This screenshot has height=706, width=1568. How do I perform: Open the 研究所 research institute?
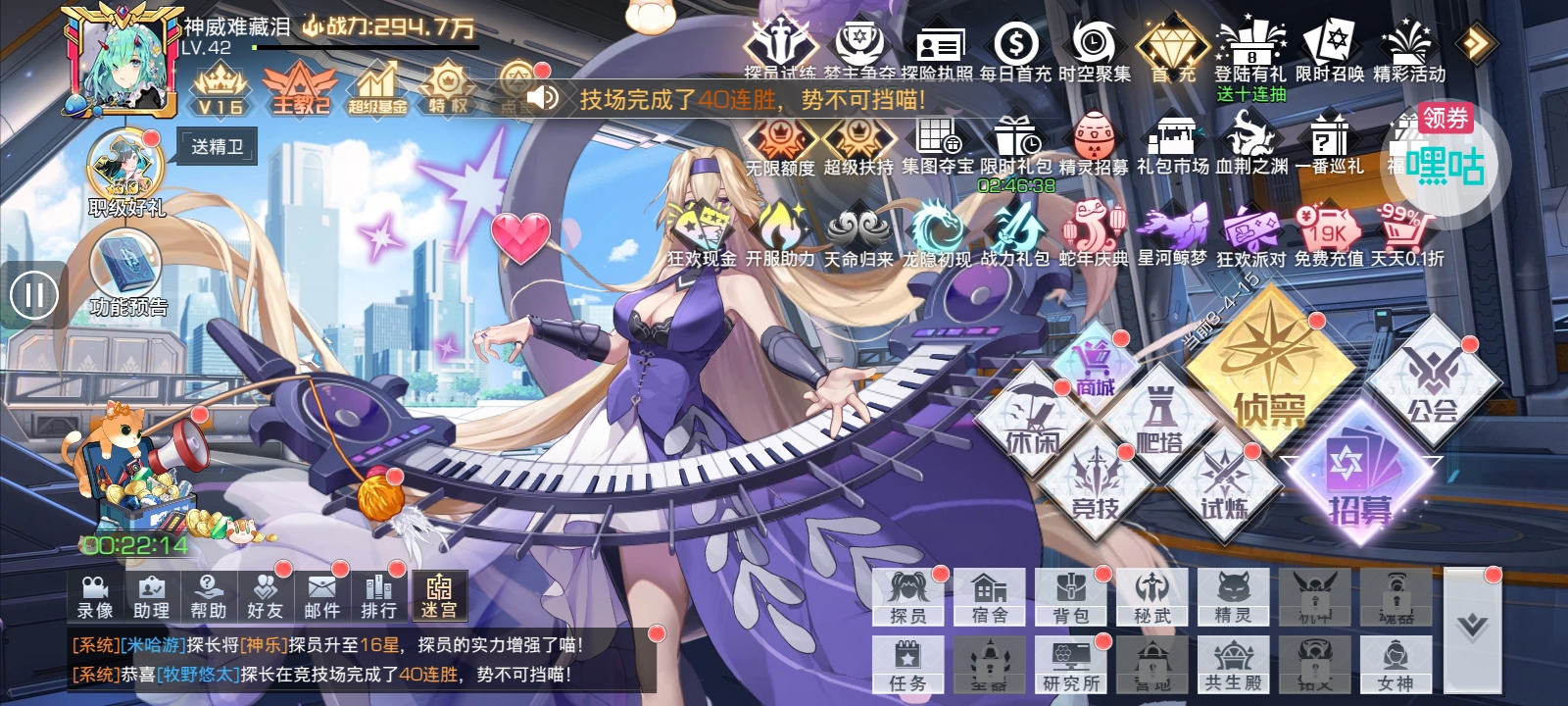(x=1071, y=665)
